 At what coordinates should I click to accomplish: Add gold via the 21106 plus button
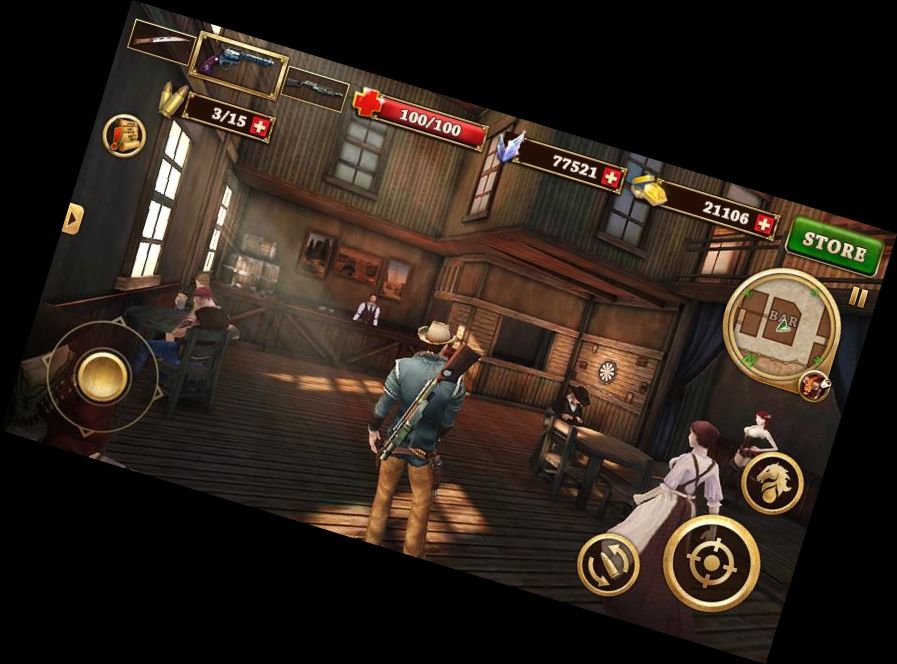coord(765,225)
